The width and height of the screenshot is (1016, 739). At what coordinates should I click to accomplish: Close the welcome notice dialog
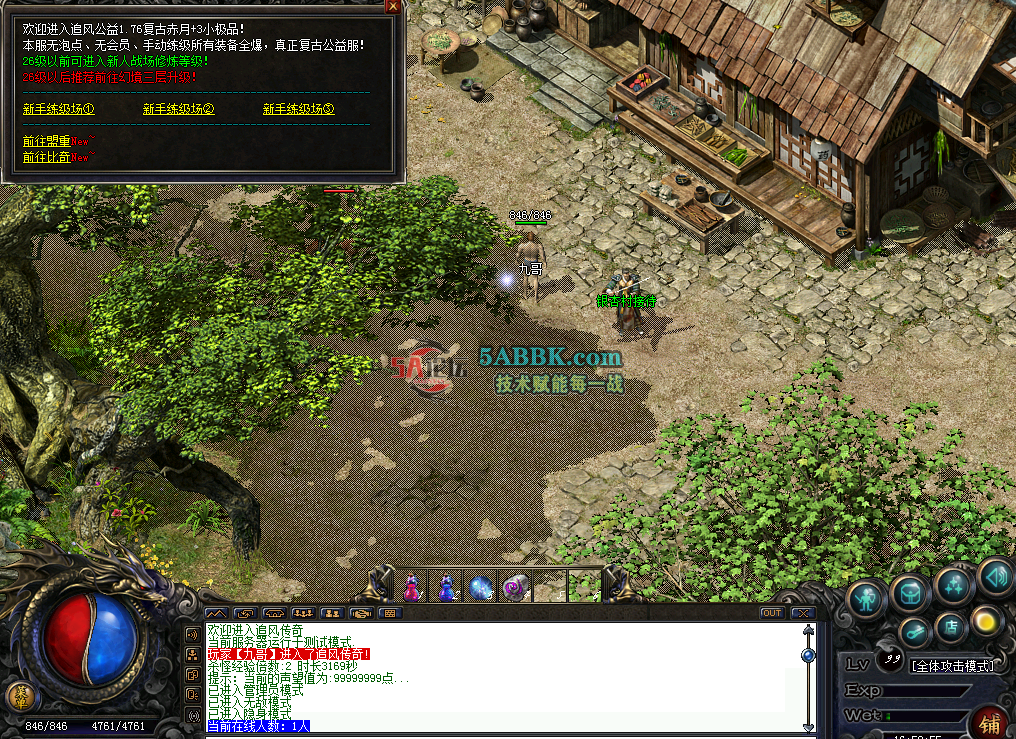(x=393, y=6)
